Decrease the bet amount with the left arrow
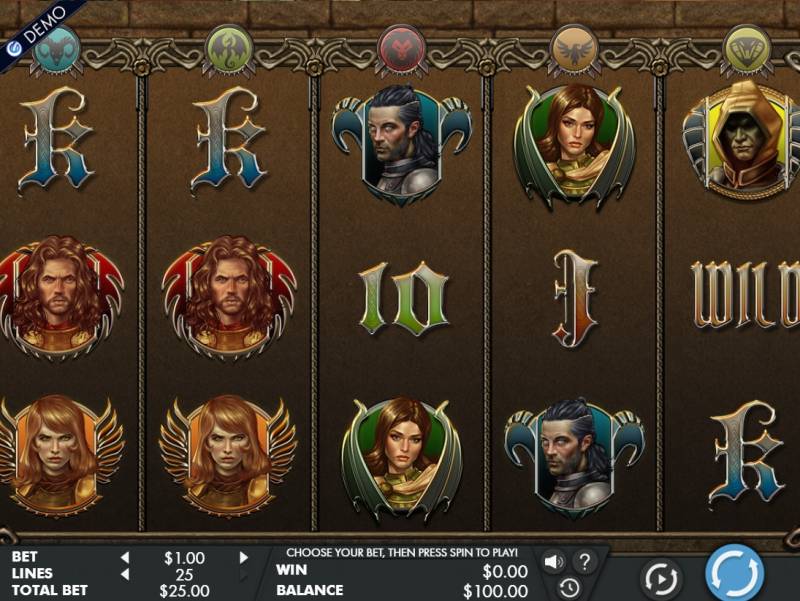 coord(125,558)
